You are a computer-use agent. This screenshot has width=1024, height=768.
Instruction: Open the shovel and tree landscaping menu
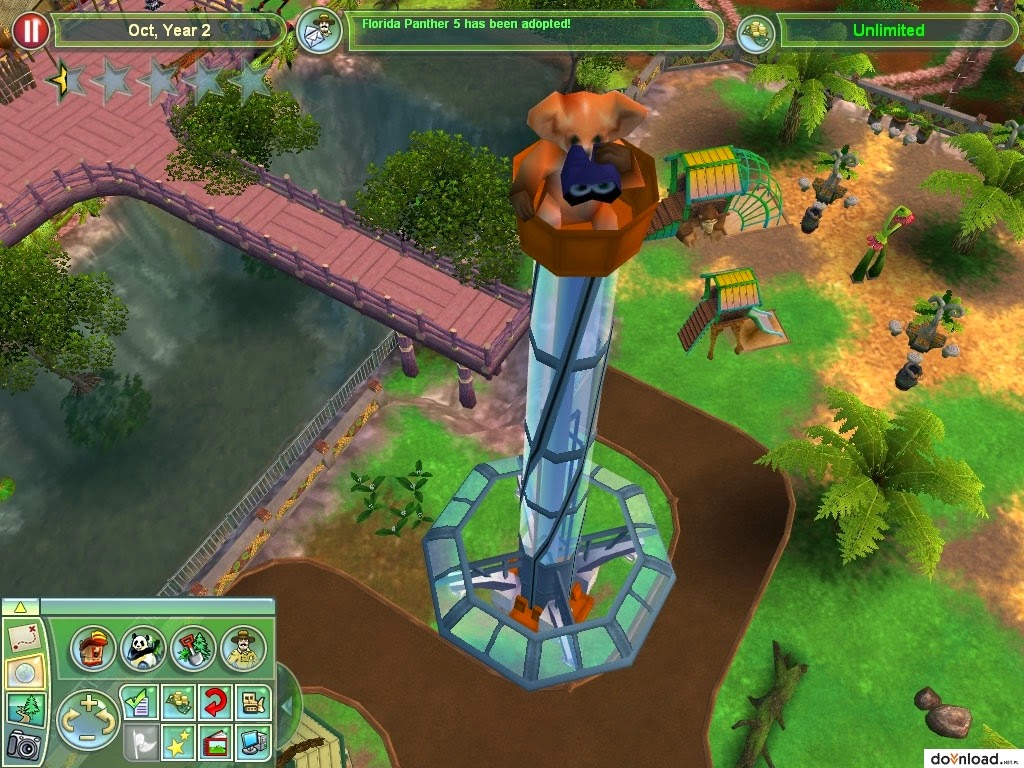pyautogui.click(x=192, y=649)
